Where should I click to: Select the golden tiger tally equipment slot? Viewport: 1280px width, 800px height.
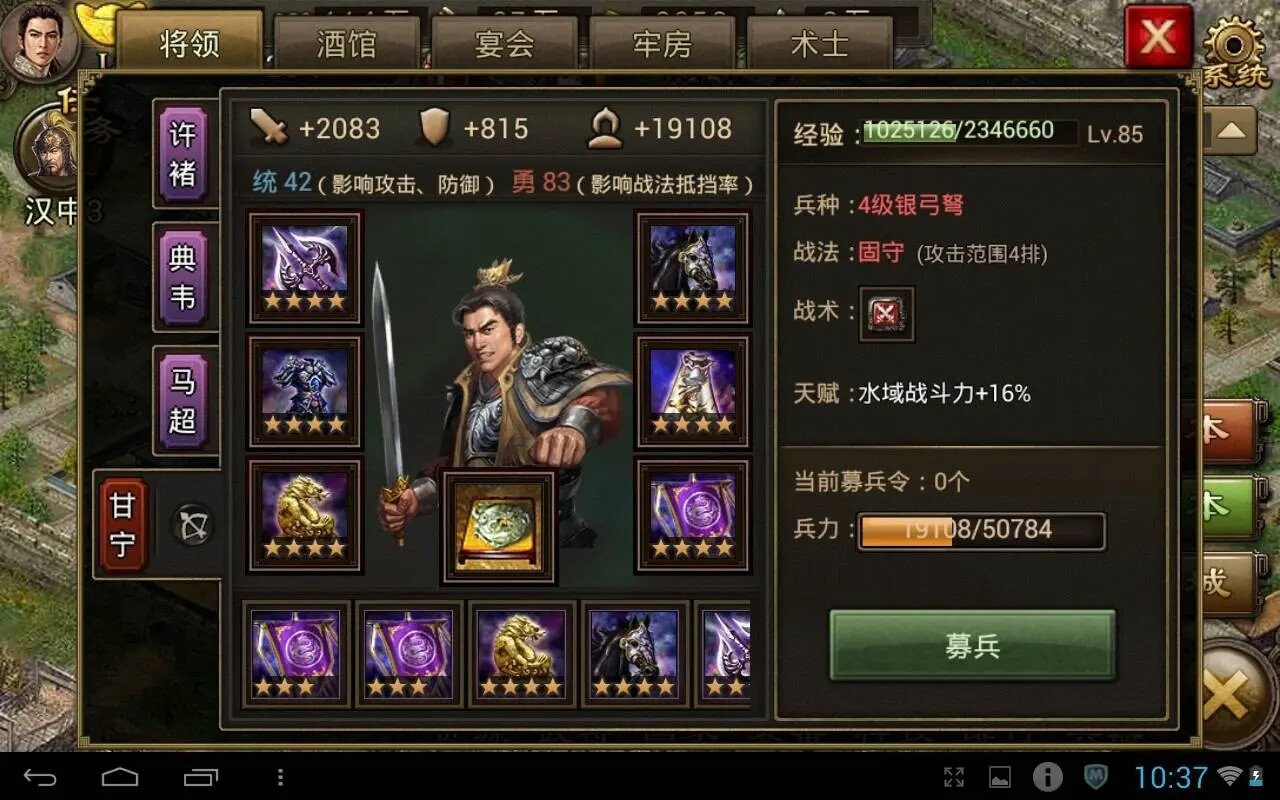click(303, 516)
